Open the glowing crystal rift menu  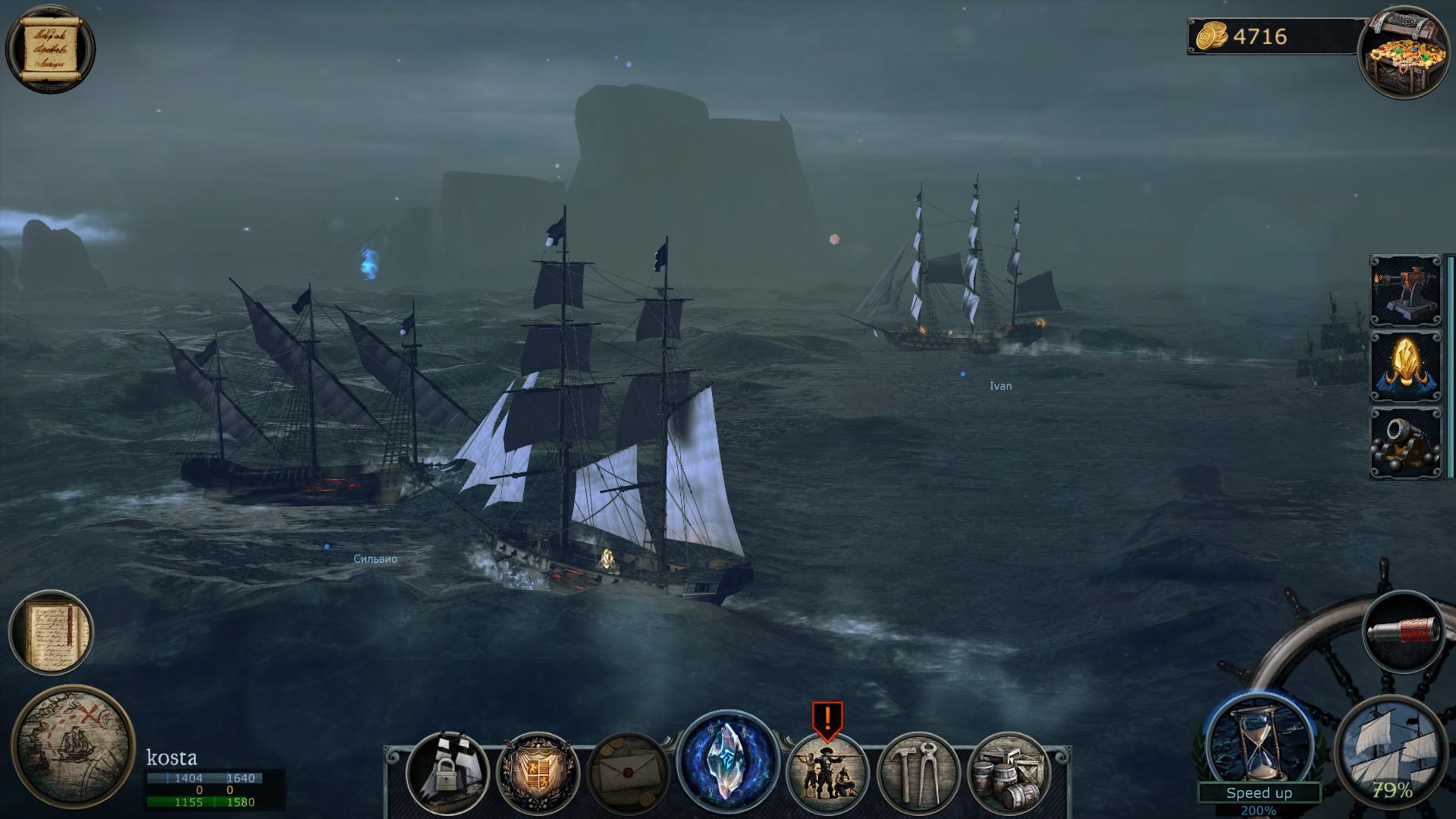[x=724, y=762]
